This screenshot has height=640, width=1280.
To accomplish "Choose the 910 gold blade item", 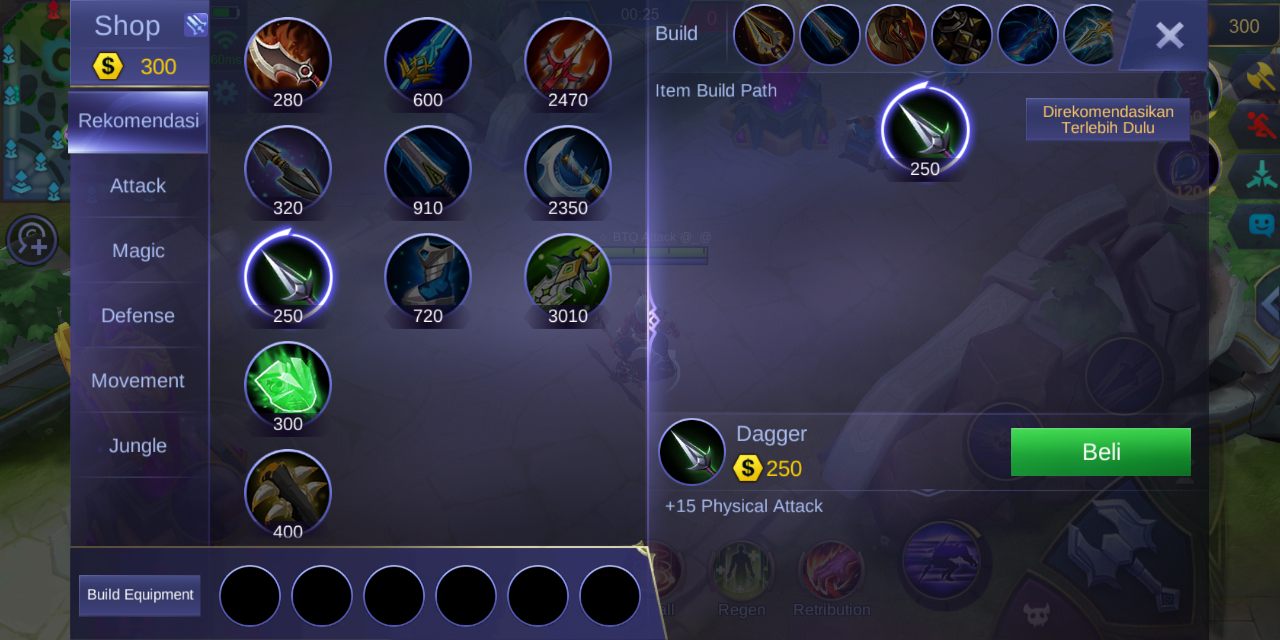I will point(428,168).
